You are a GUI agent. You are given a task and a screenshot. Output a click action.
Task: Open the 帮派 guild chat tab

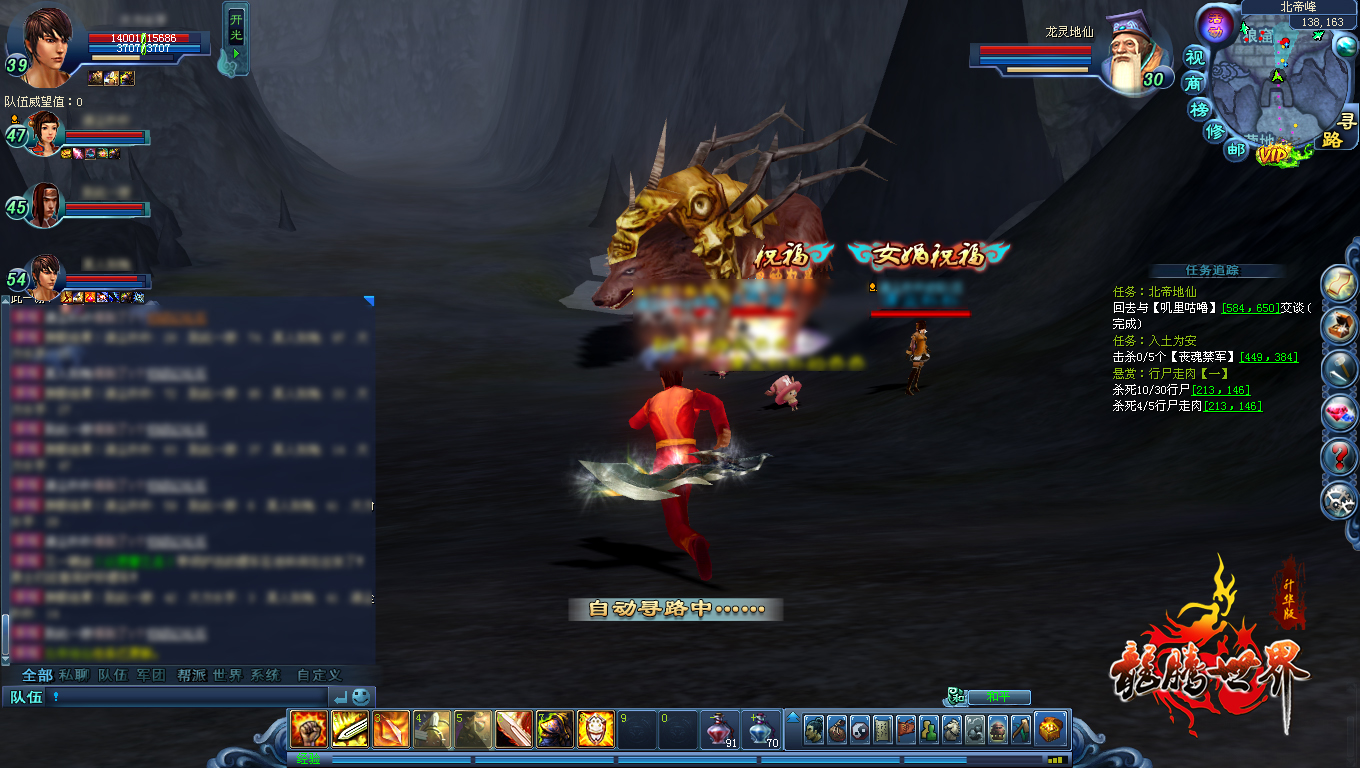[190, 675]
